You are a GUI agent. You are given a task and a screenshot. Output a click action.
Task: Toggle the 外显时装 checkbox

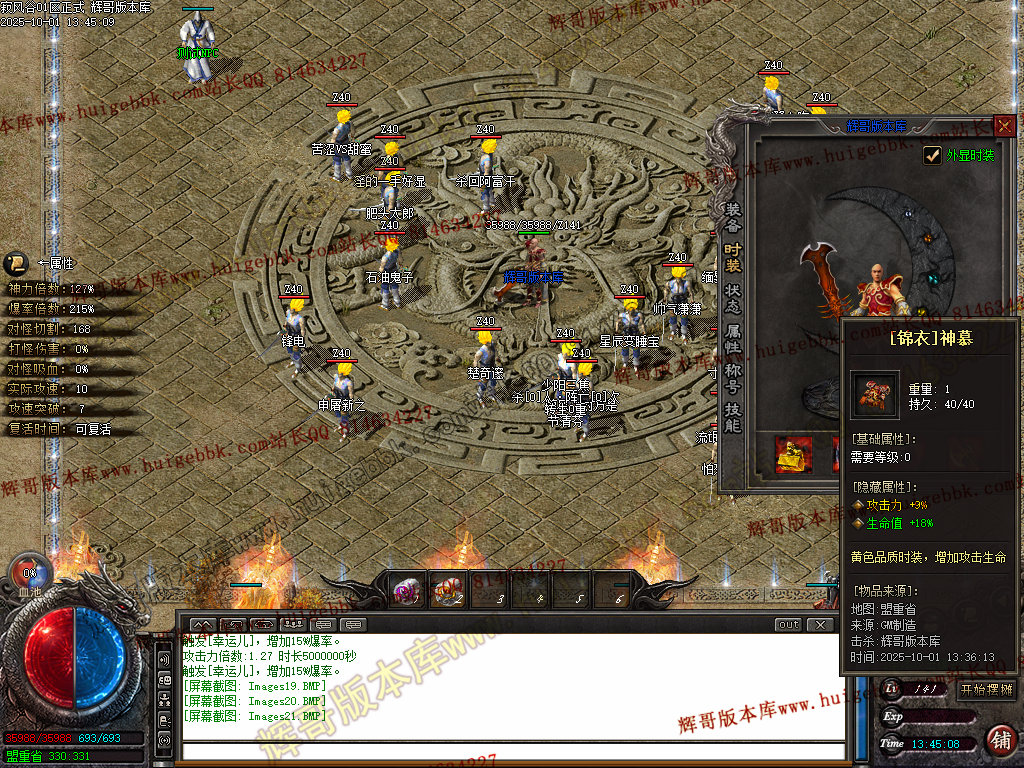click(932, 155)
